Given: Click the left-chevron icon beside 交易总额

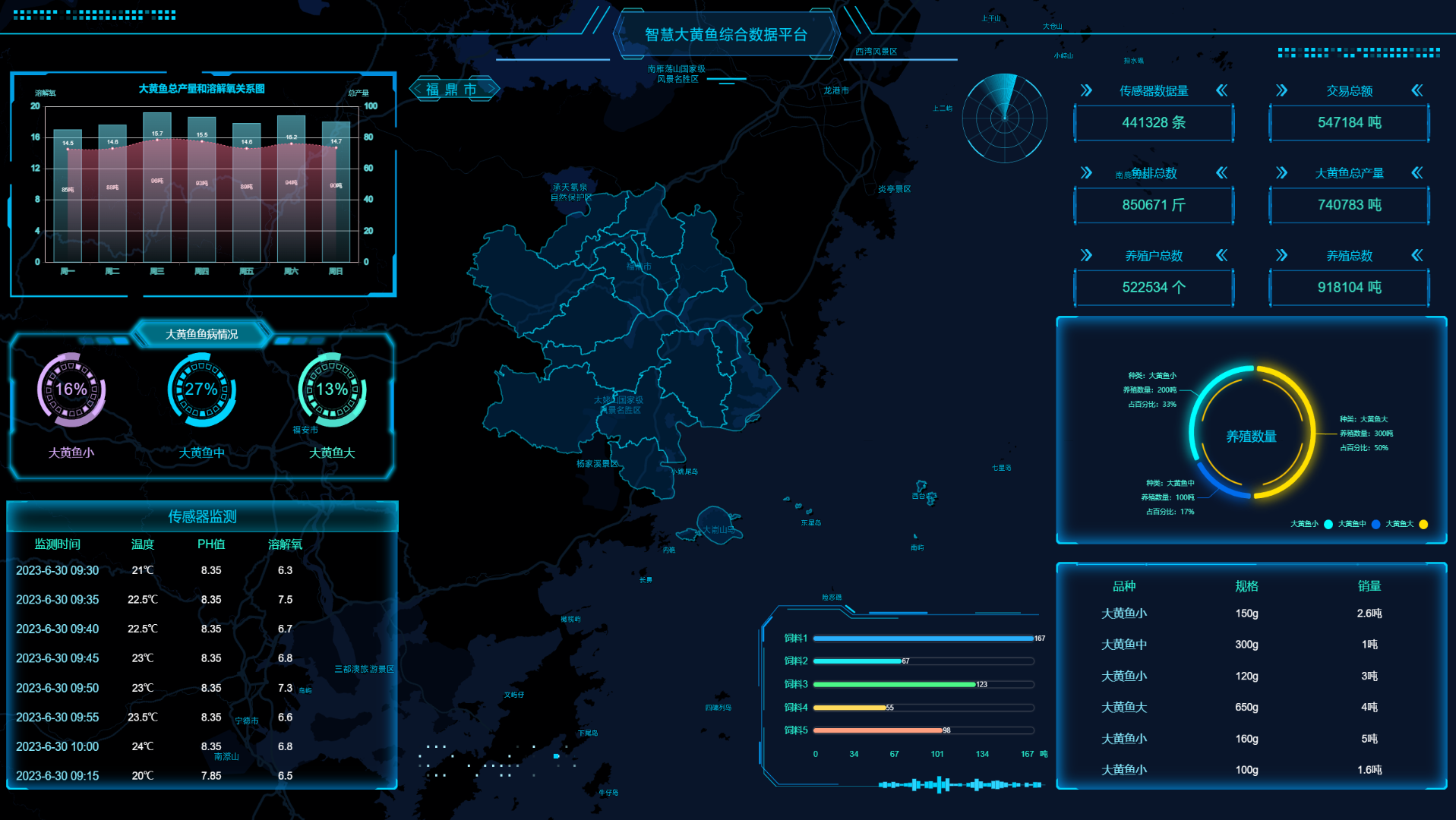Looking at the screenshot, I should coord(1417,90).
